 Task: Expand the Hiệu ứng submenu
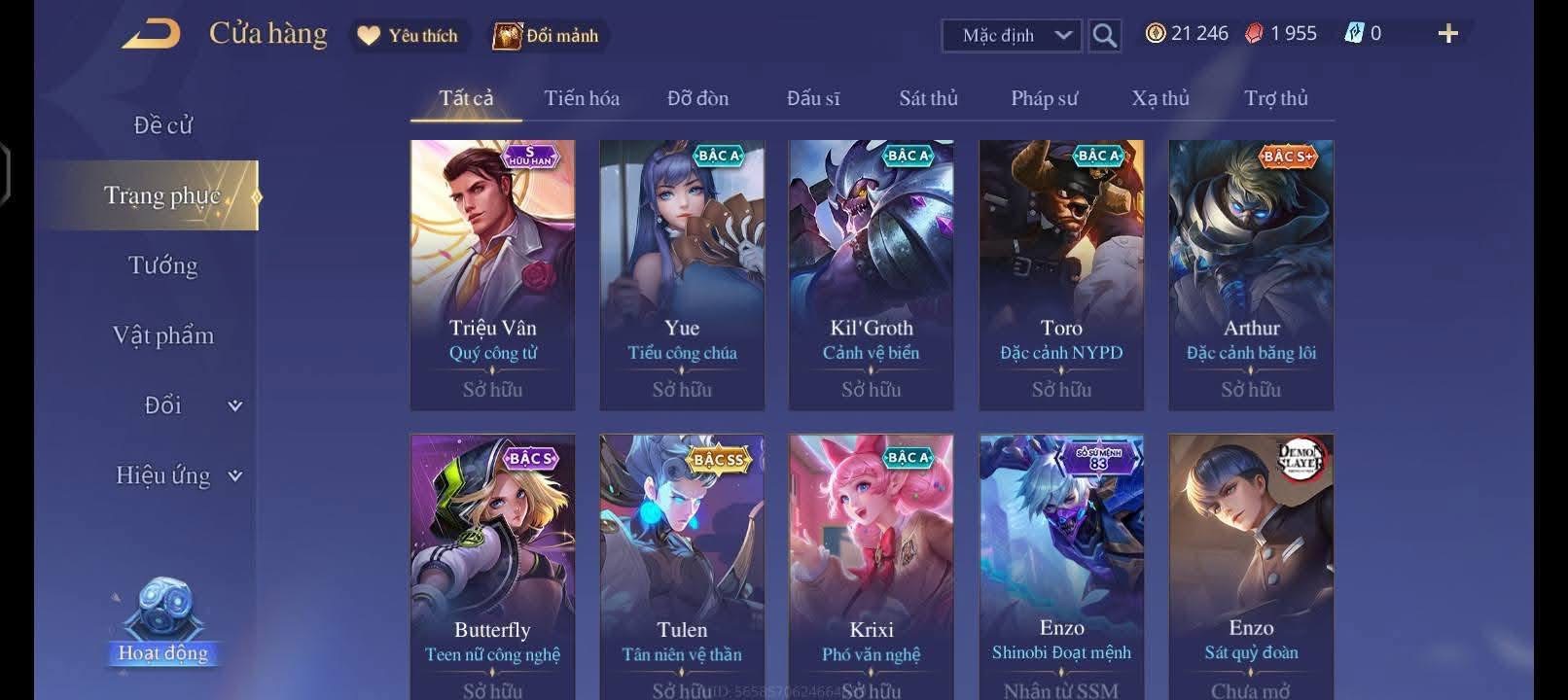[x=178, y=475]
